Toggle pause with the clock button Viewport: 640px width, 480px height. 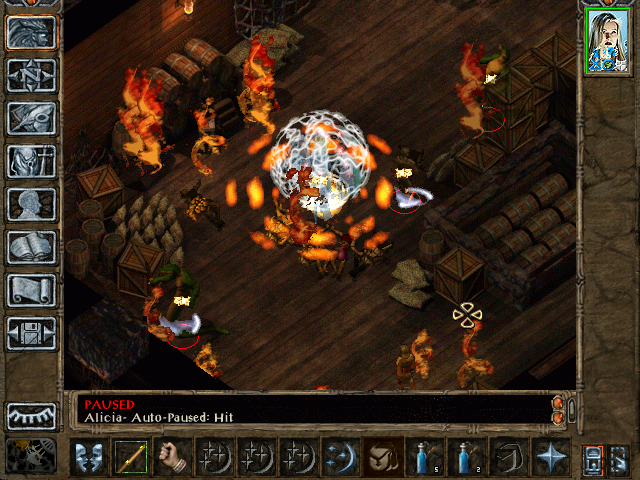point(31,454)
